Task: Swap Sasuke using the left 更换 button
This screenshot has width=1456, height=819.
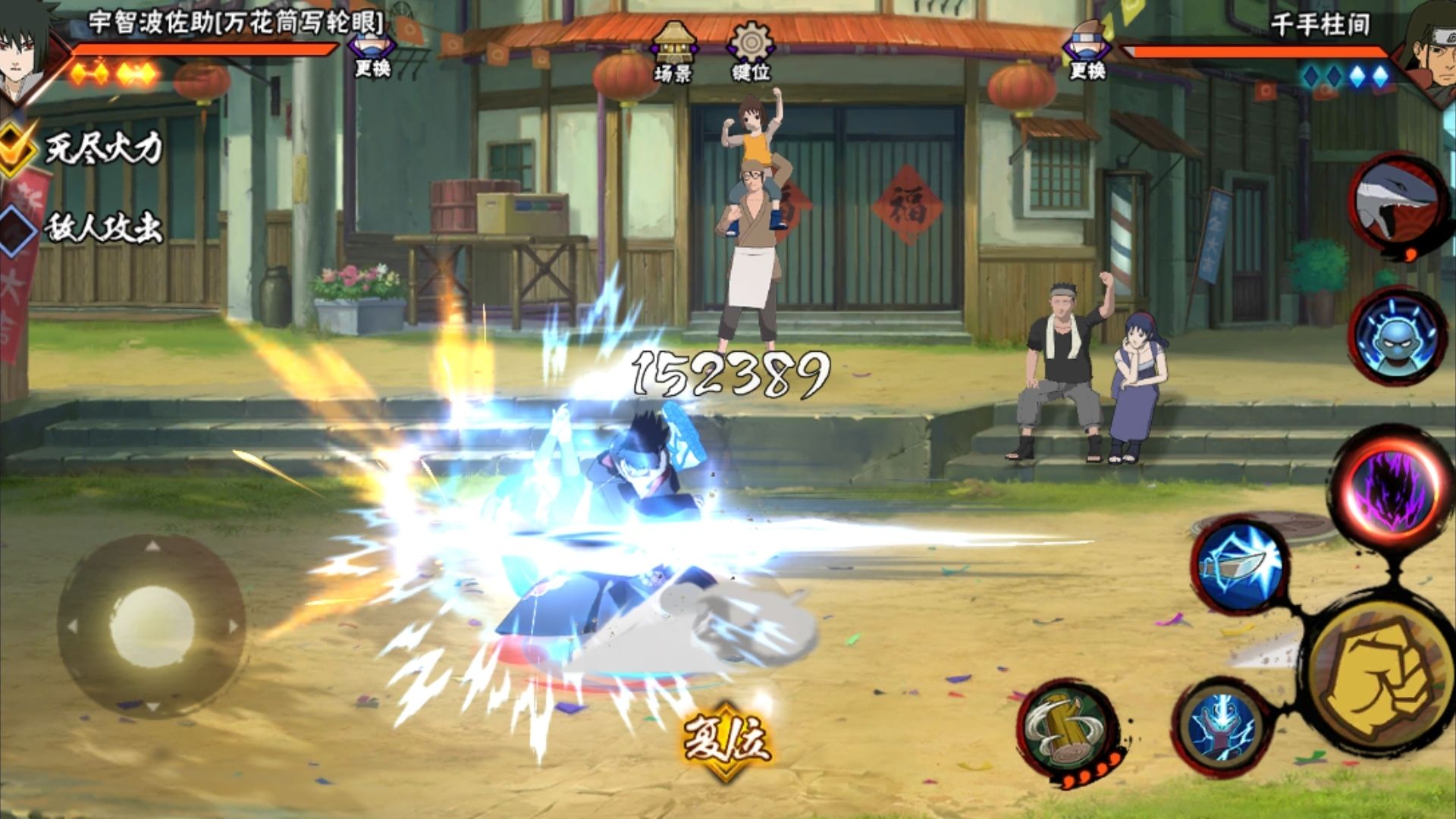Action: (371, 52)
